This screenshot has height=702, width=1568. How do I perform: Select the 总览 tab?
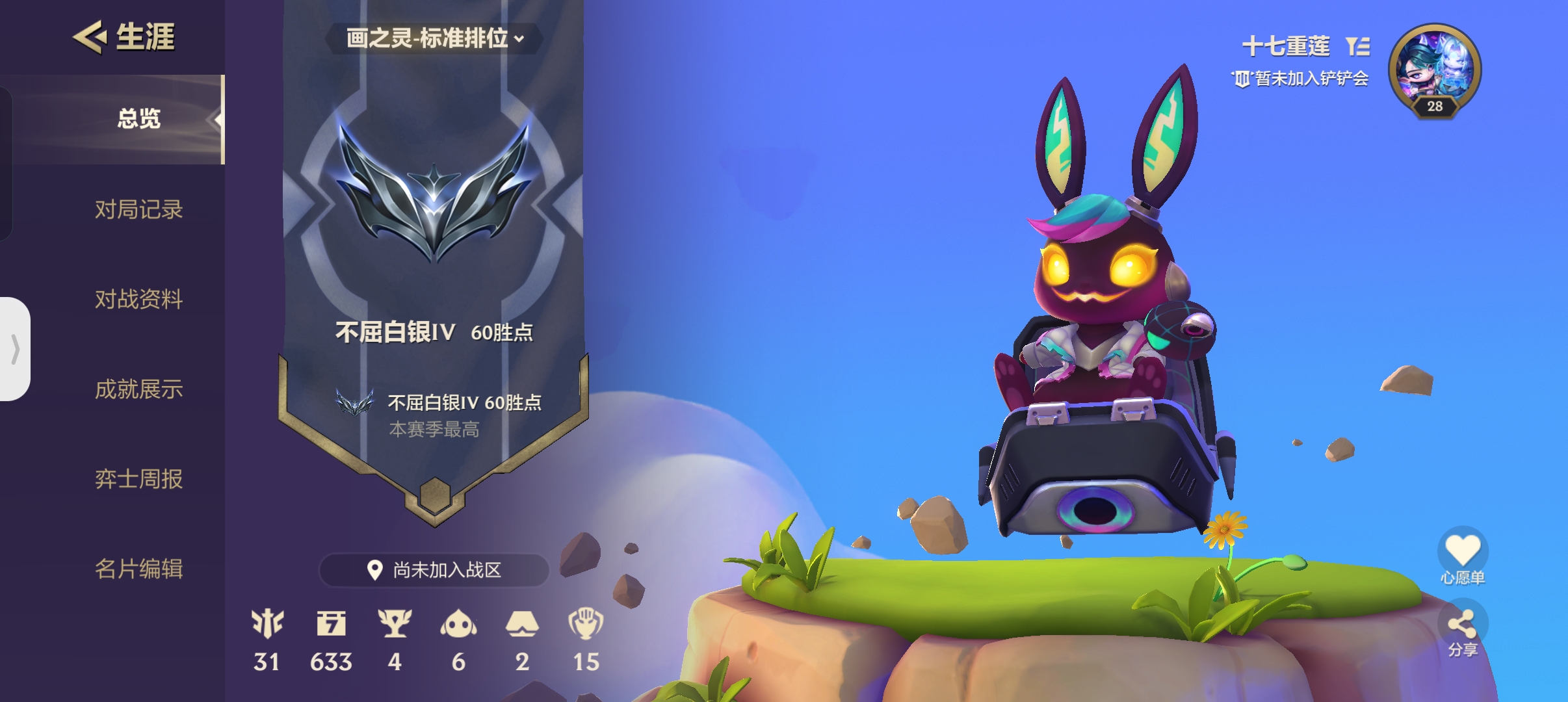(138, 119)
